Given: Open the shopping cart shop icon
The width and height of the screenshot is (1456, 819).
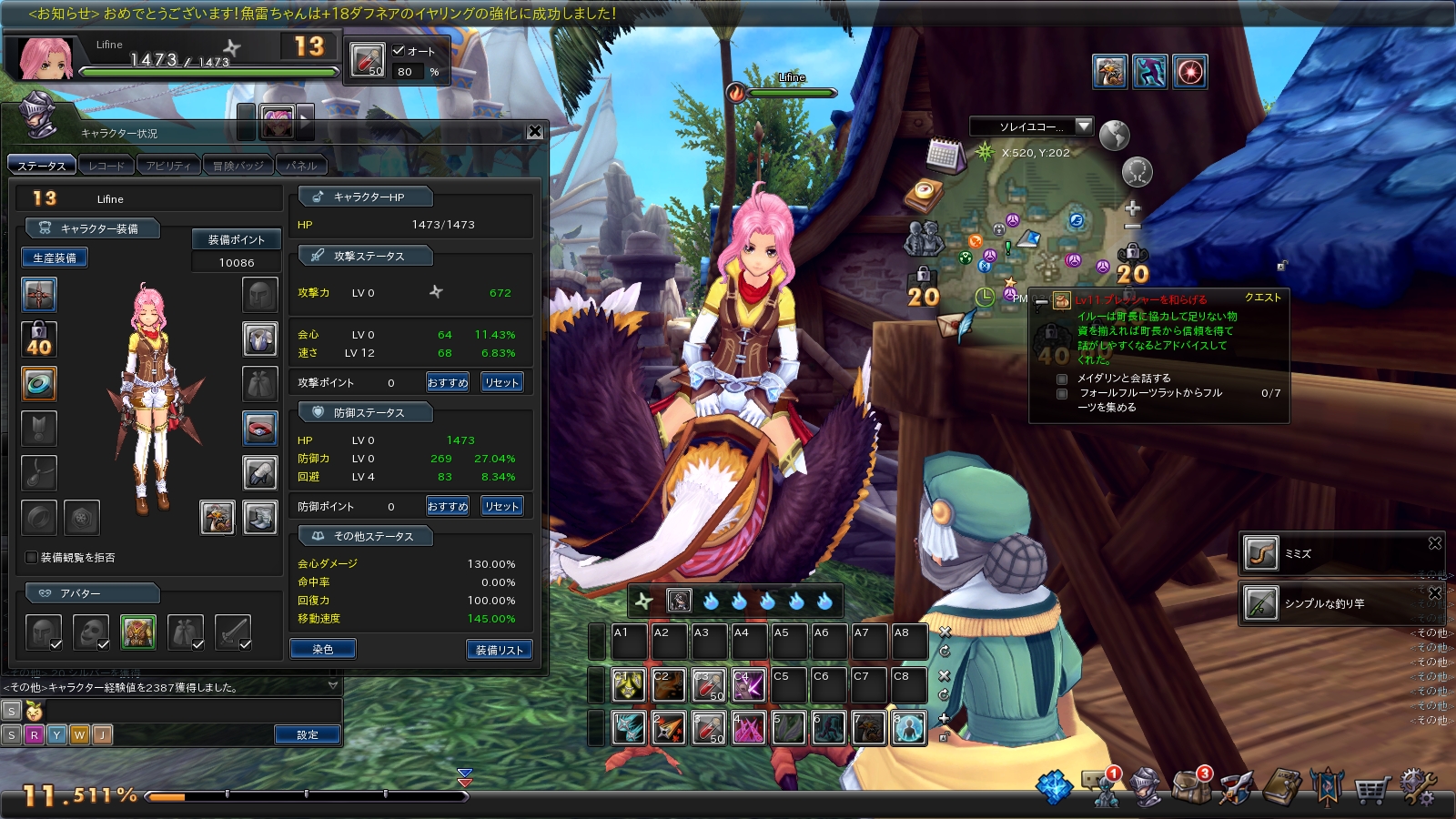Looking at the screenshot, I should click(x=1370, y=790).
